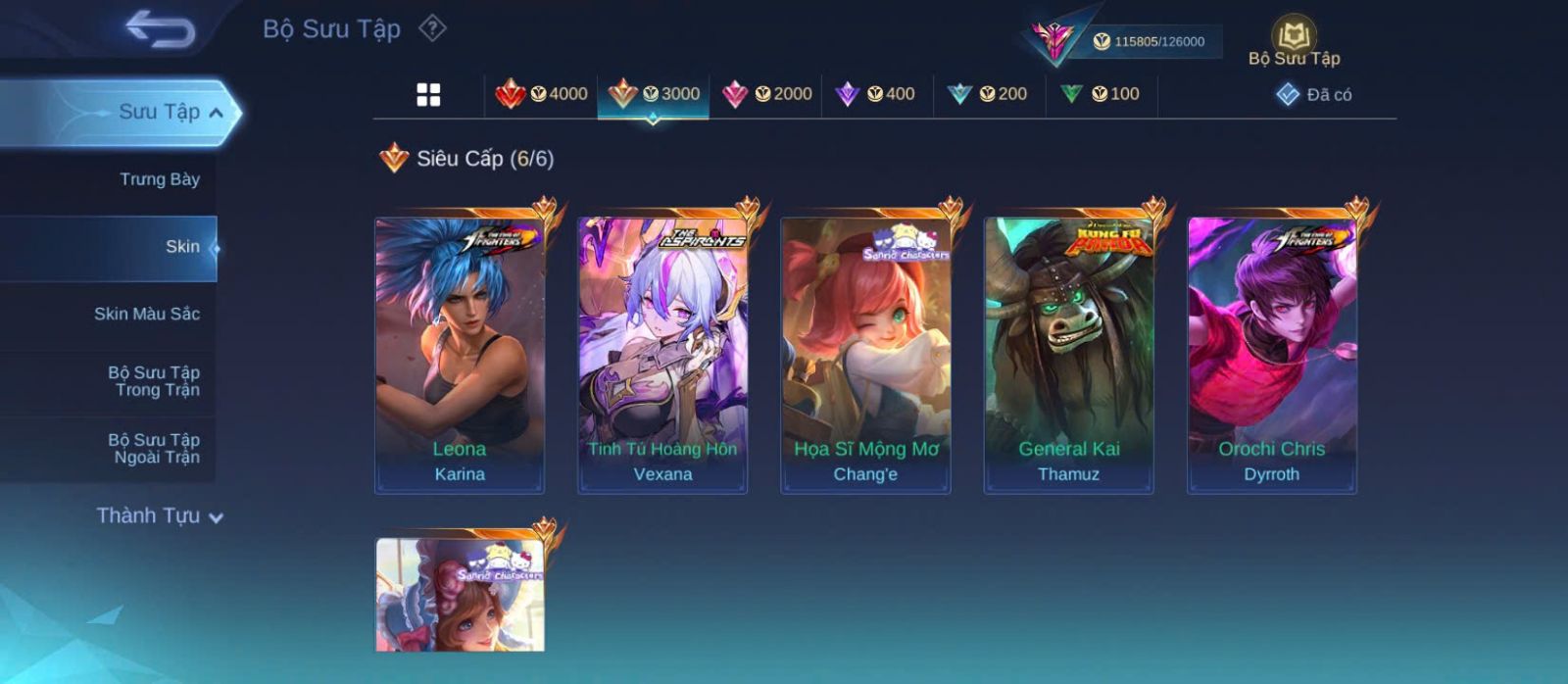The image size is (1568, 684).
Task: Expand the Thành Tựu section
Action: tap(161, 515)
